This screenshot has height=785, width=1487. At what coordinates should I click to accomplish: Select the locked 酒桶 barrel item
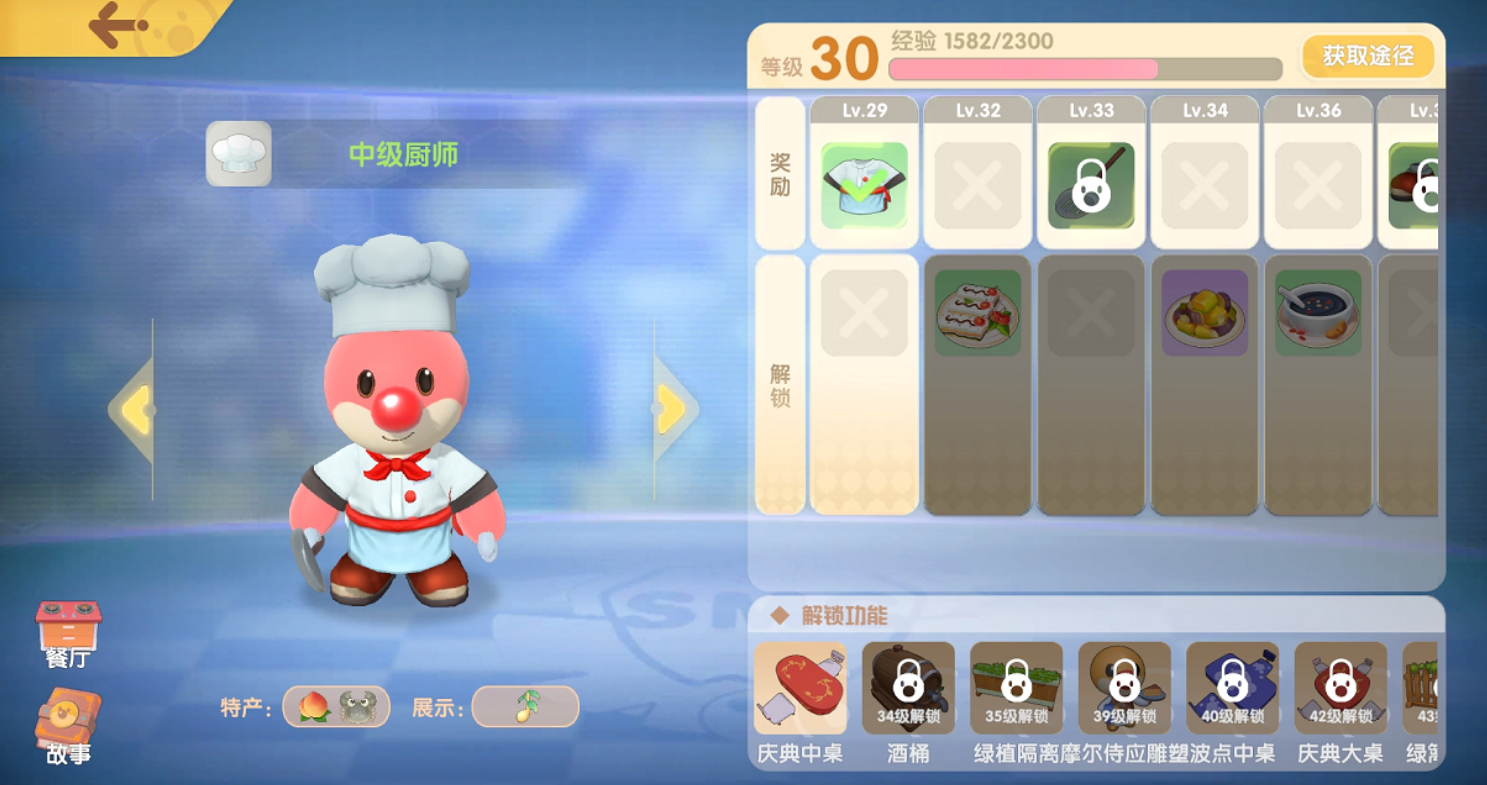click(908, 689)
